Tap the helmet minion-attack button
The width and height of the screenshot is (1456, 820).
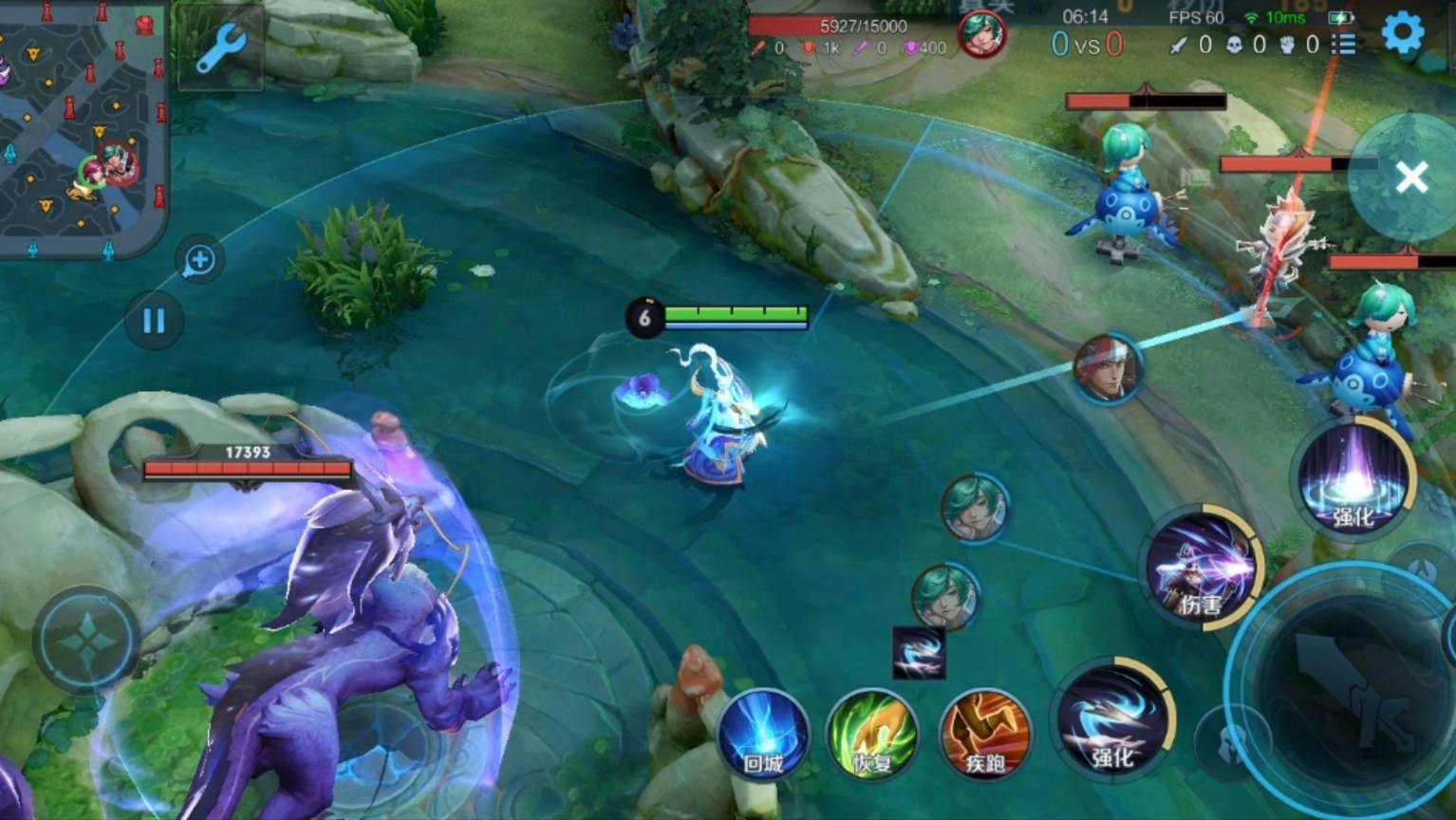tap(1231, 742)
